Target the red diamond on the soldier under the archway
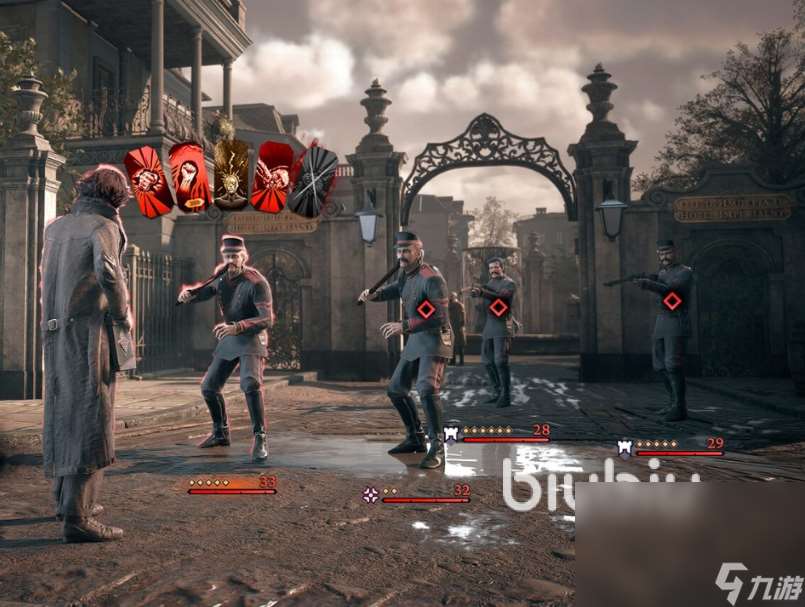Viewport: 805px width, 607px height. 499,307
